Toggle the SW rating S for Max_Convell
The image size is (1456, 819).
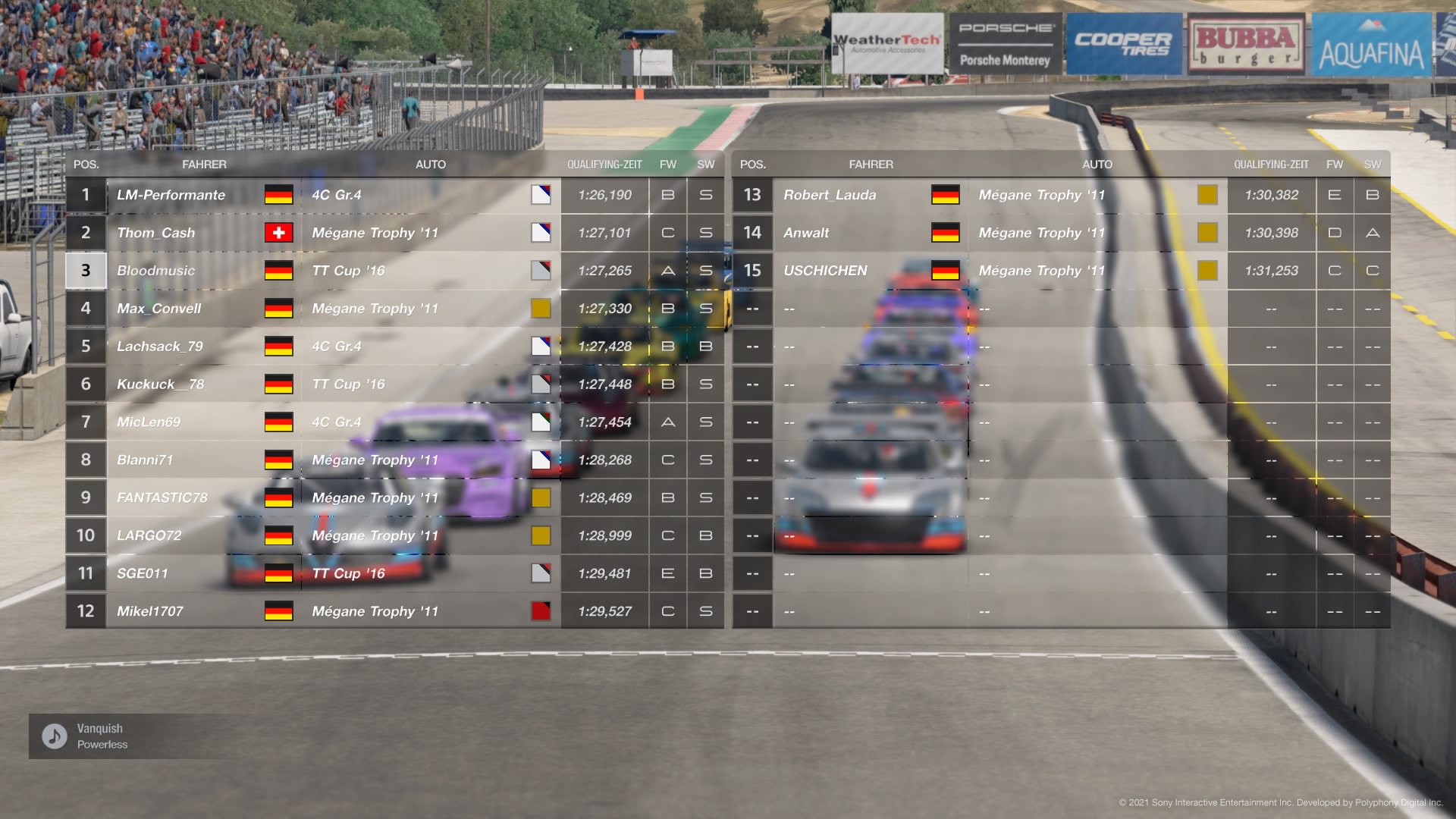tap(705, 309)
